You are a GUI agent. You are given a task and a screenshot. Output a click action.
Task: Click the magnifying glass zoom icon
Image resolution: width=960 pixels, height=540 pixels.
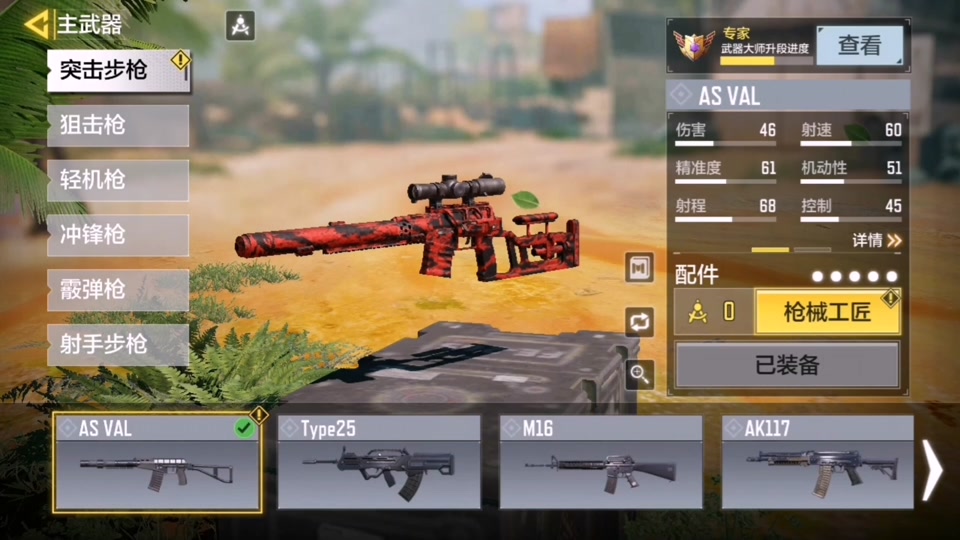point(640,375)
